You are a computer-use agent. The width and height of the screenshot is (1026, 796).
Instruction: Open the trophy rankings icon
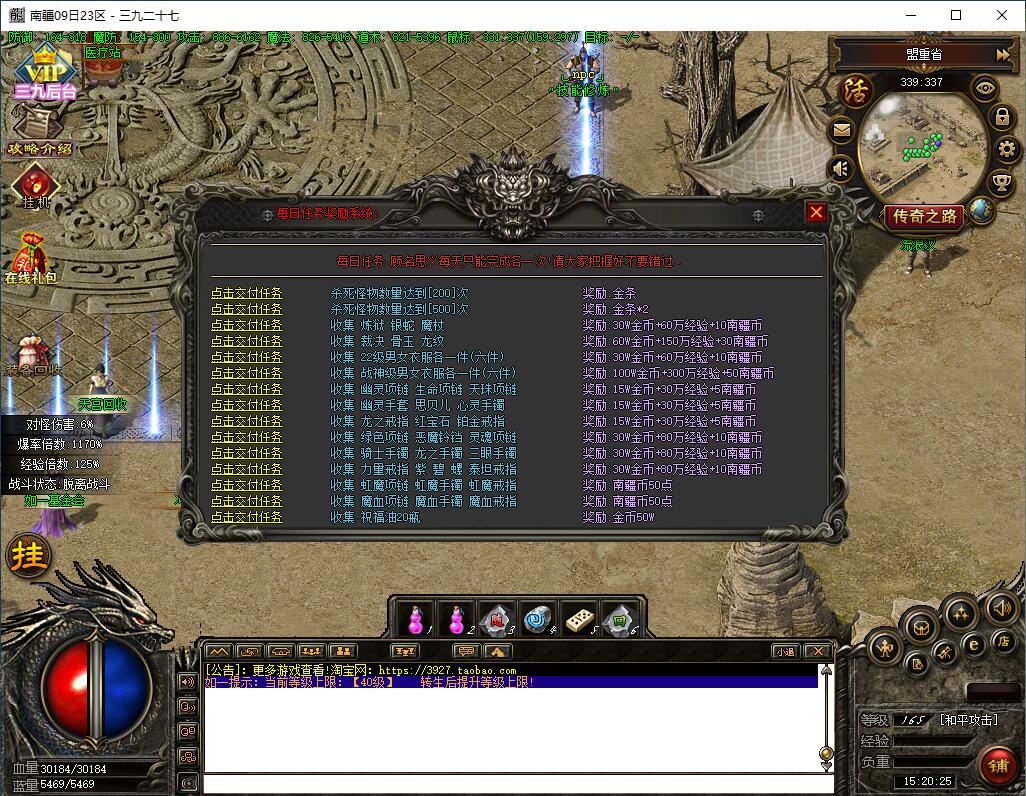pyautogui.click(x=1000, y=183)
